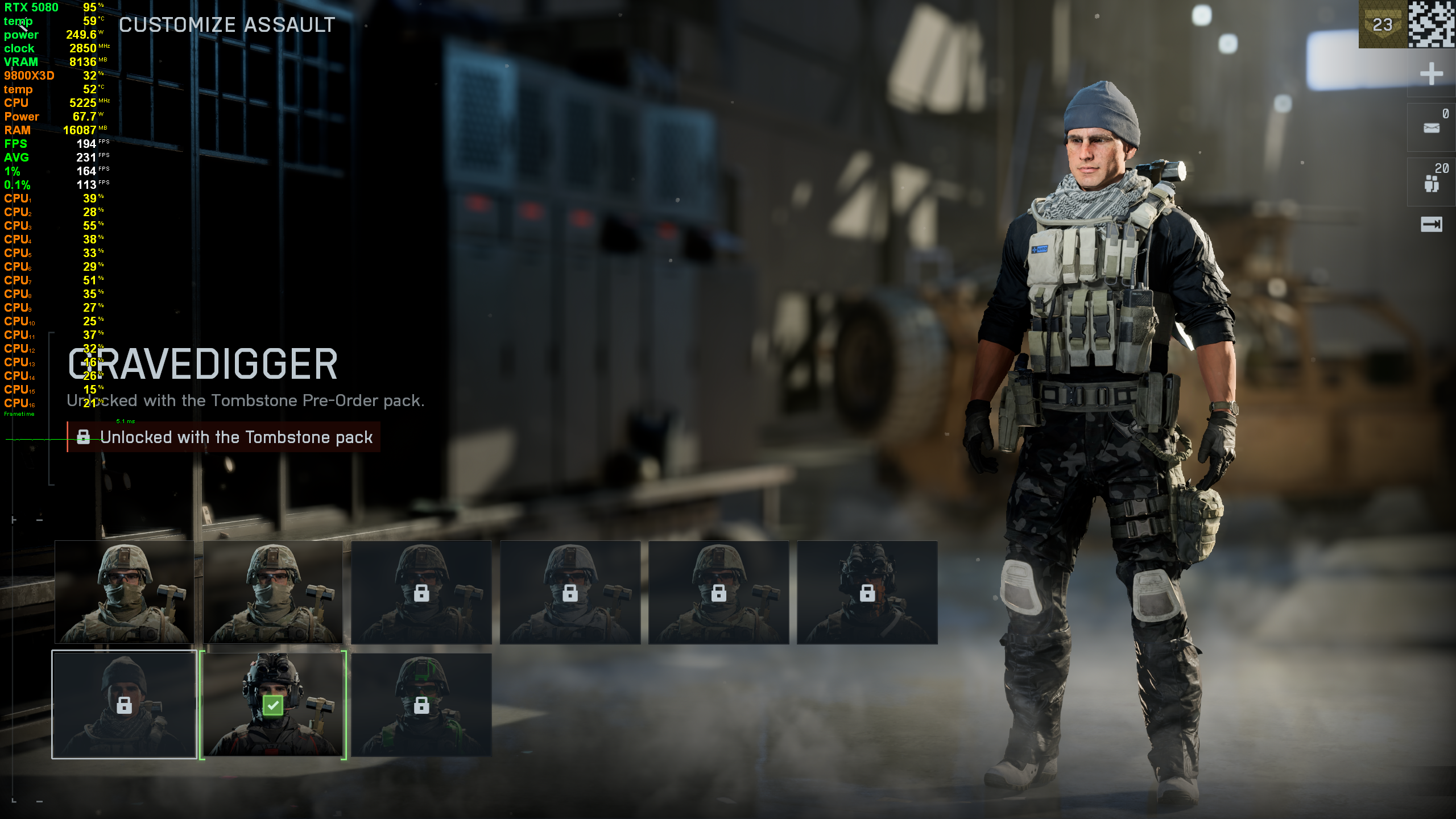Select the locked Gravedigger beanie skin
Screen dimensions: 1456x819
coord(124,704)
